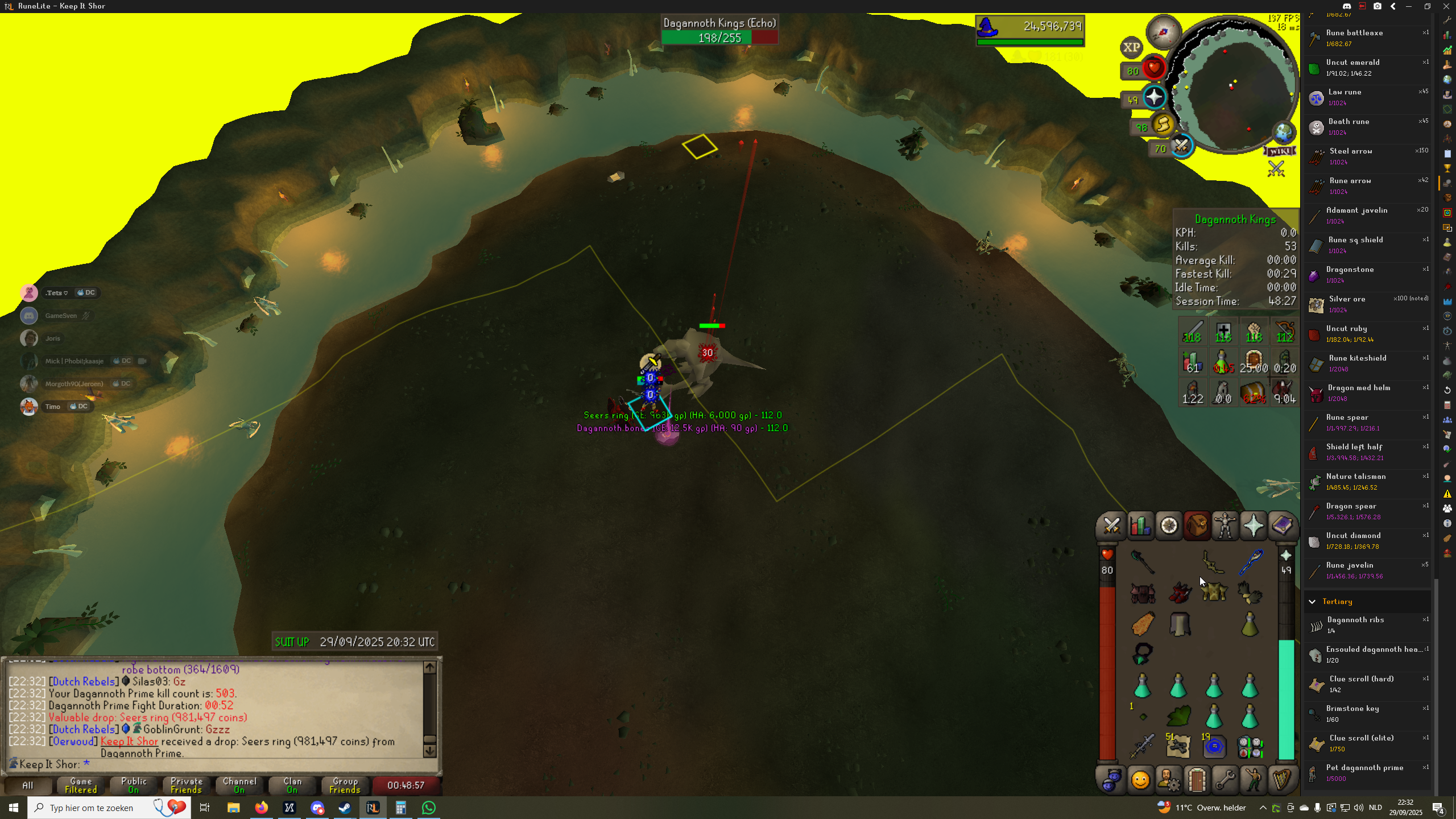Screen dimensions: 1456x819
Task: Activate the special attack orb
Action: click(x=1182, y=147)
